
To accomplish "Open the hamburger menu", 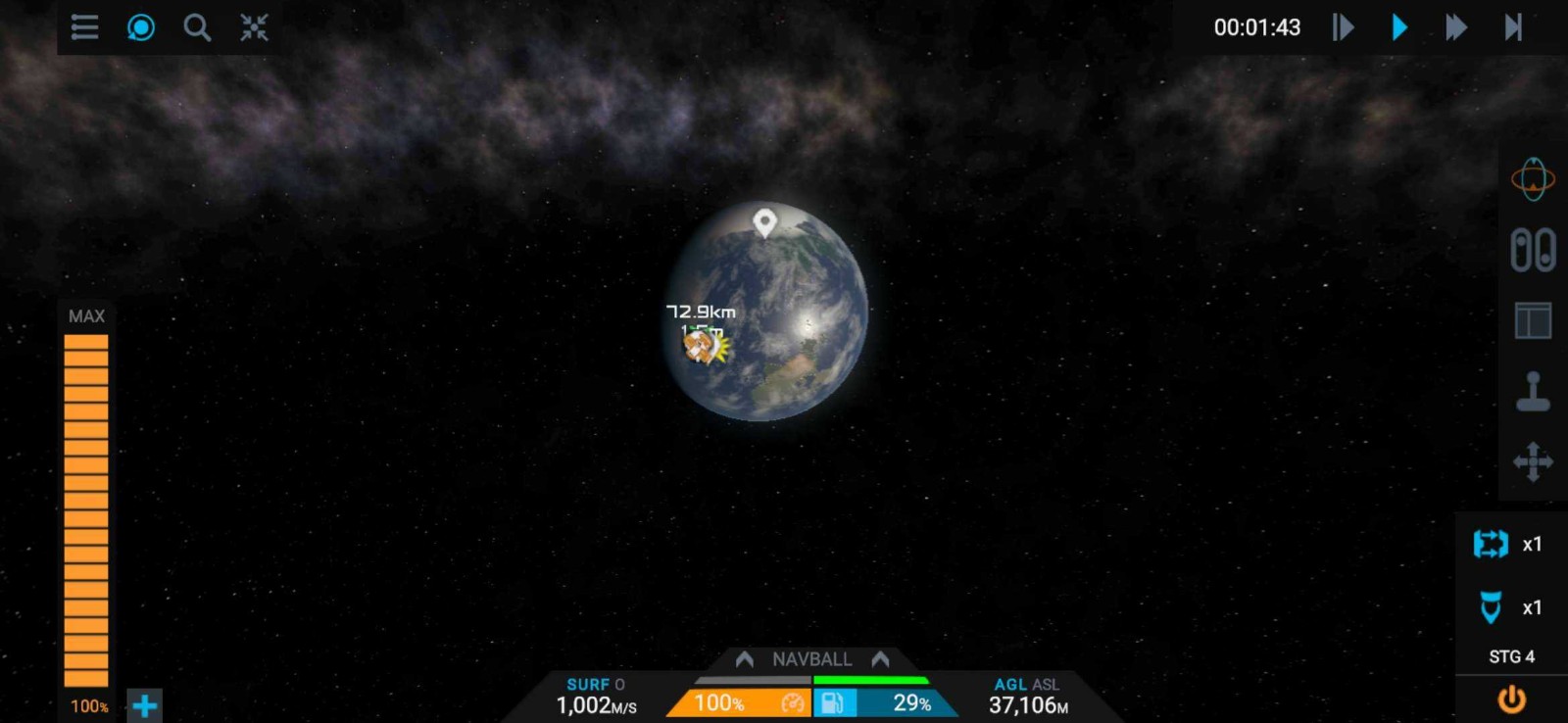I will coord(83,28).
